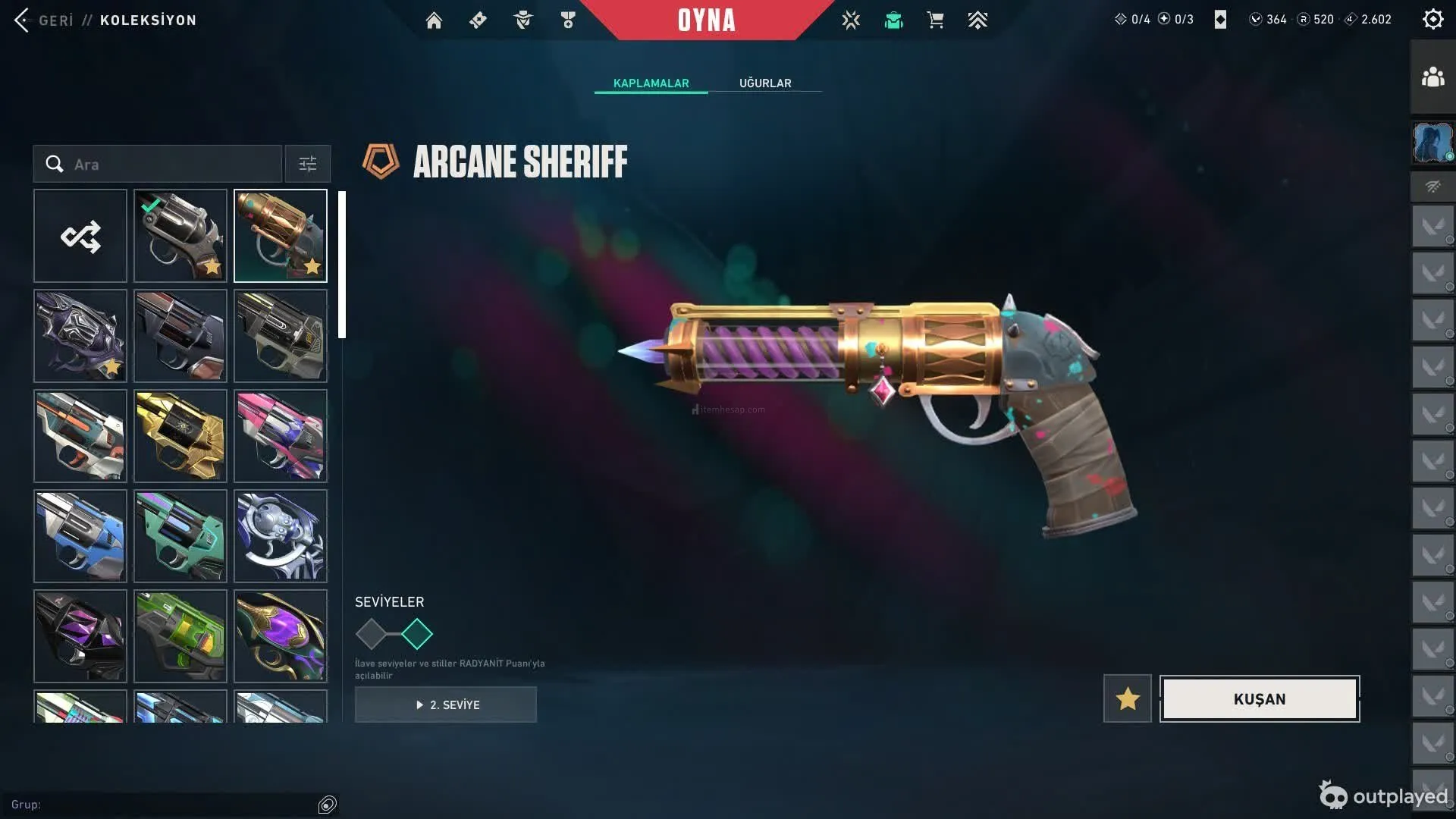Screen dimensions: 1456x819
Task: Choose the default Sheriff skin with checkmark
Action: coord(180,236)
